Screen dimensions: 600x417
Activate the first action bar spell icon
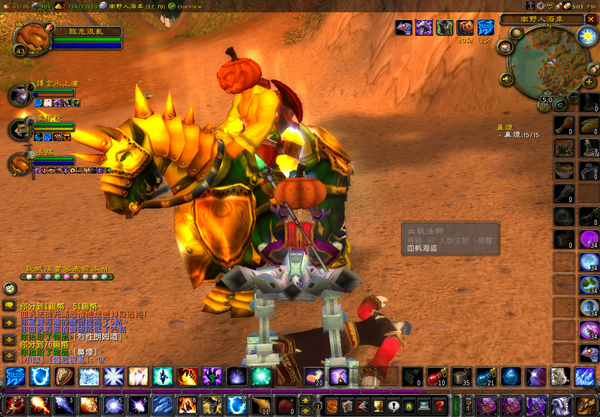16,376
